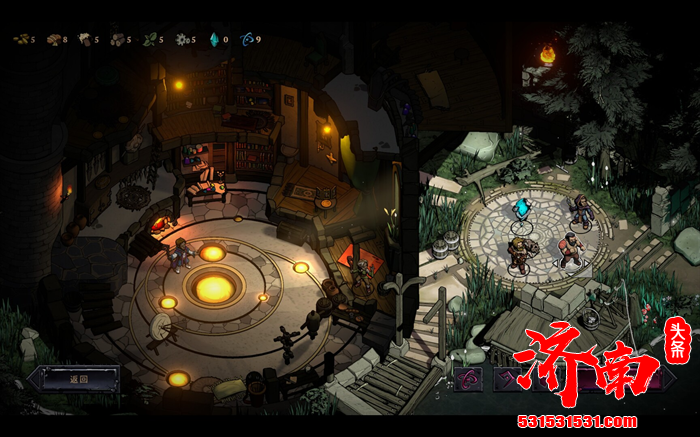Select the pink swirl rune button

pos(467,379)
